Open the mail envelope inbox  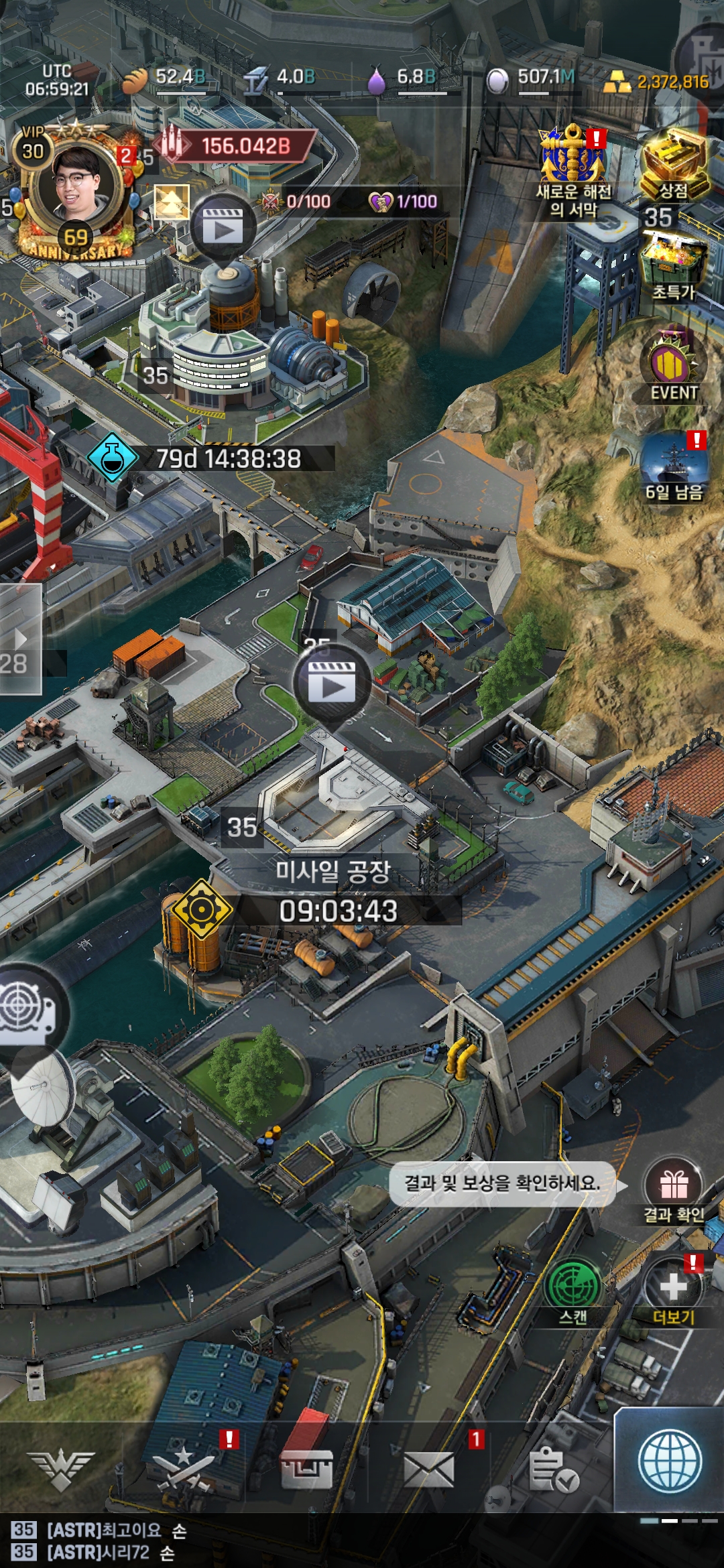click(430, 1469)
